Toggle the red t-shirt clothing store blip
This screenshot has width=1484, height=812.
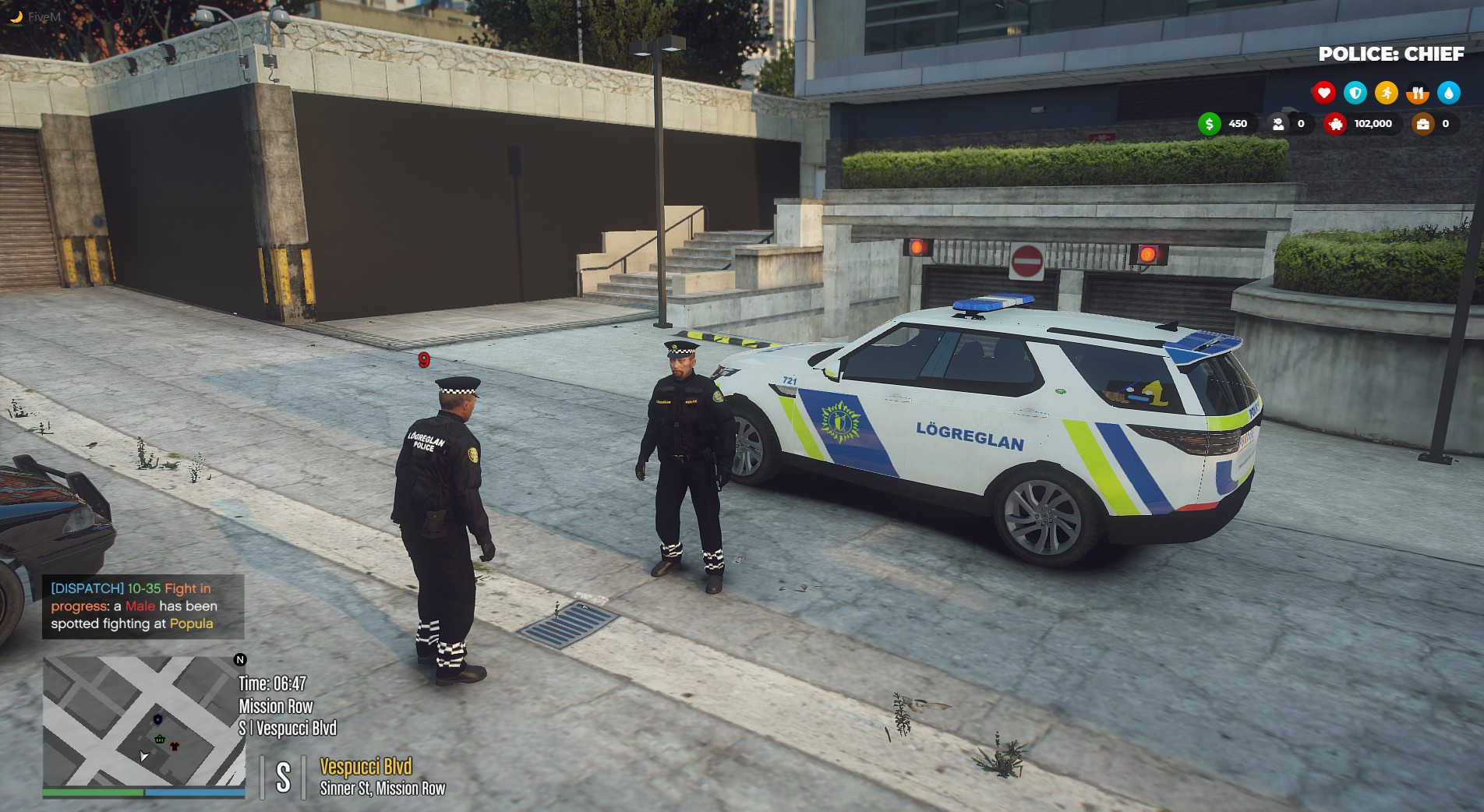(175, 746)
